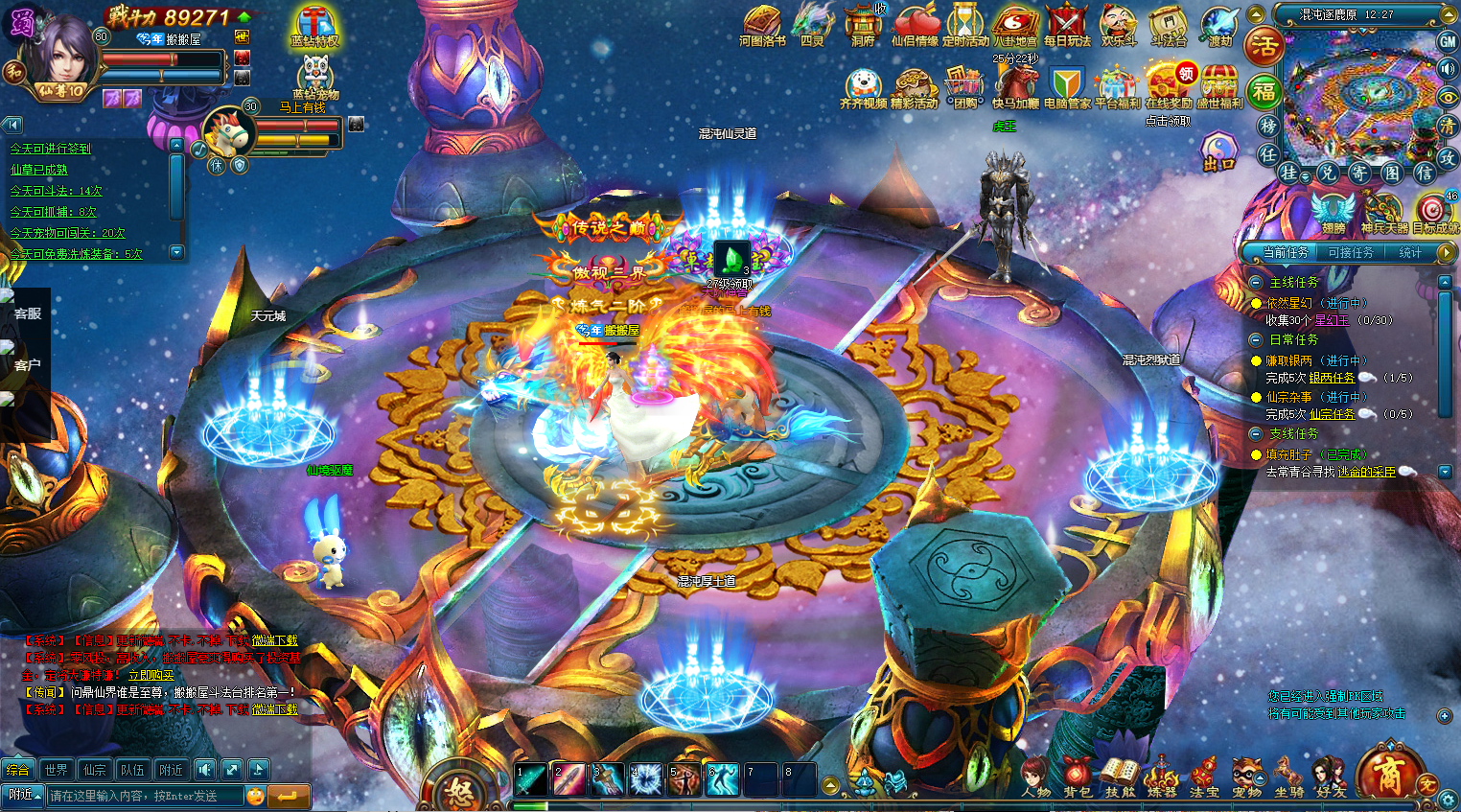The width and height of the screenshot is (1461, 812).
Task: Open the 坐骑 mount menu
Action: (1288, 776)
